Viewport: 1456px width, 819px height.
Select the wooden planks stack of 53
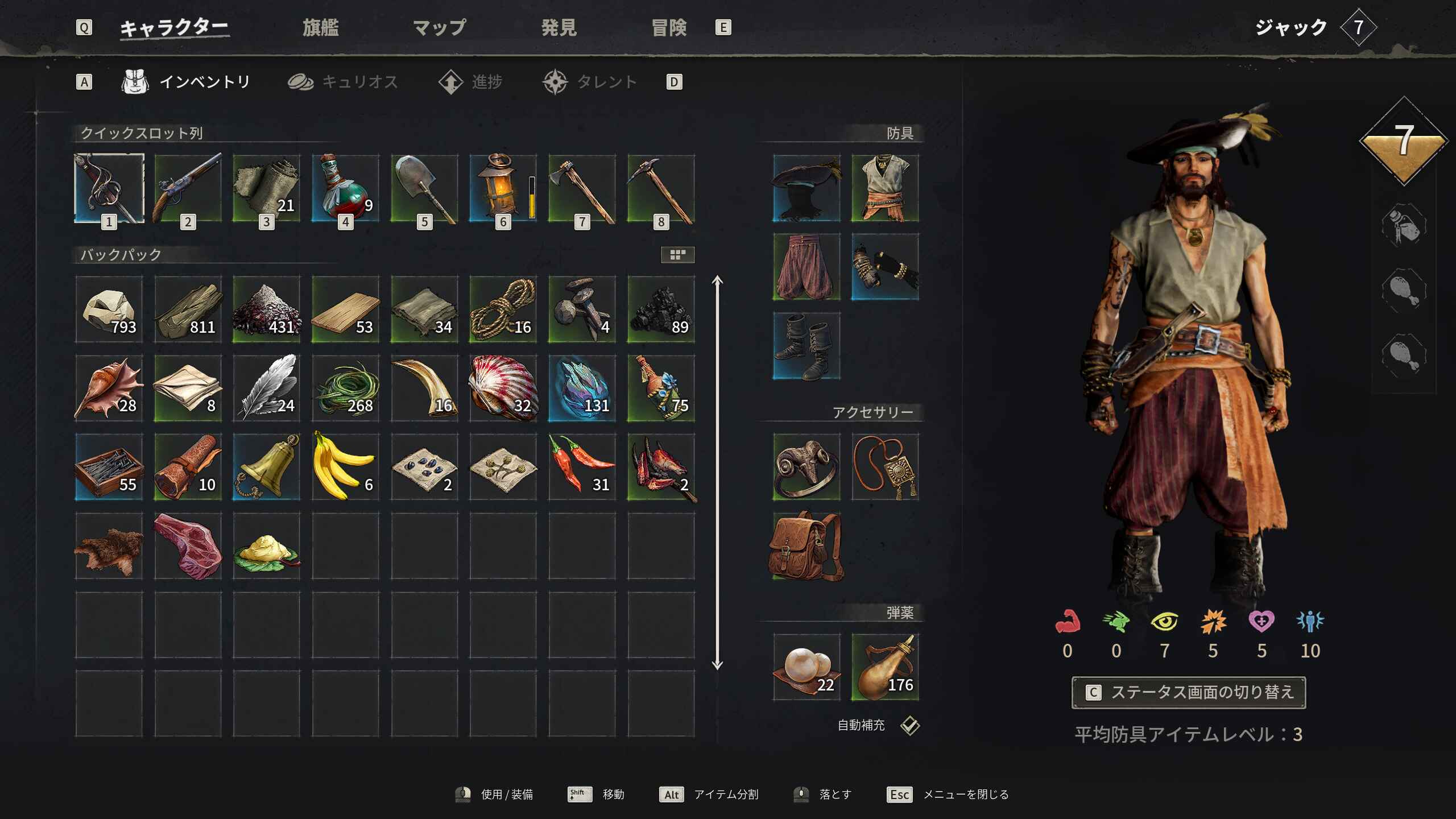[x=345, y=310]
